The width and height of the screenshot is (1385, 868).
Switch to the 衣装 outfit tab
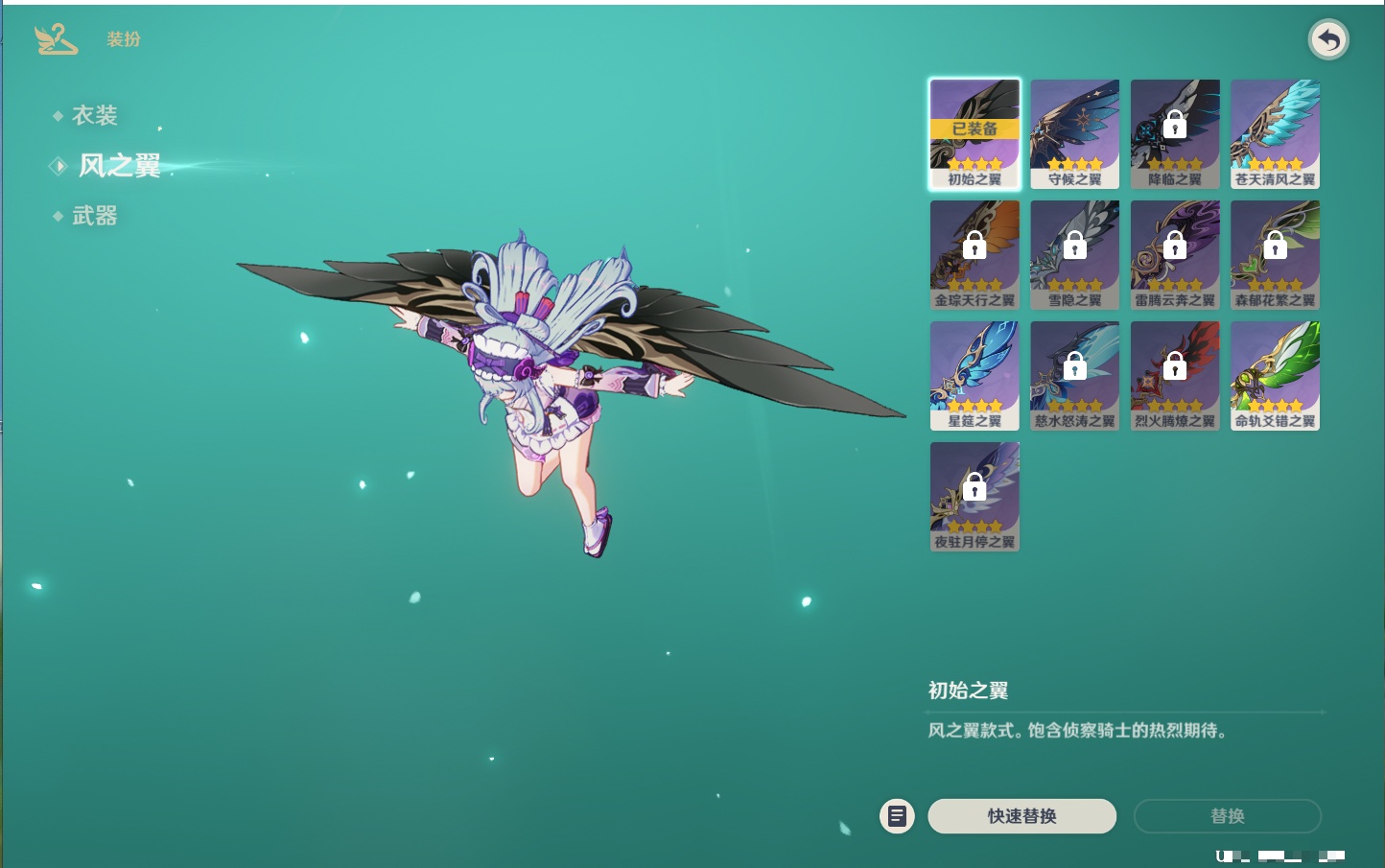pyautogui.click(x=94, y=116)
